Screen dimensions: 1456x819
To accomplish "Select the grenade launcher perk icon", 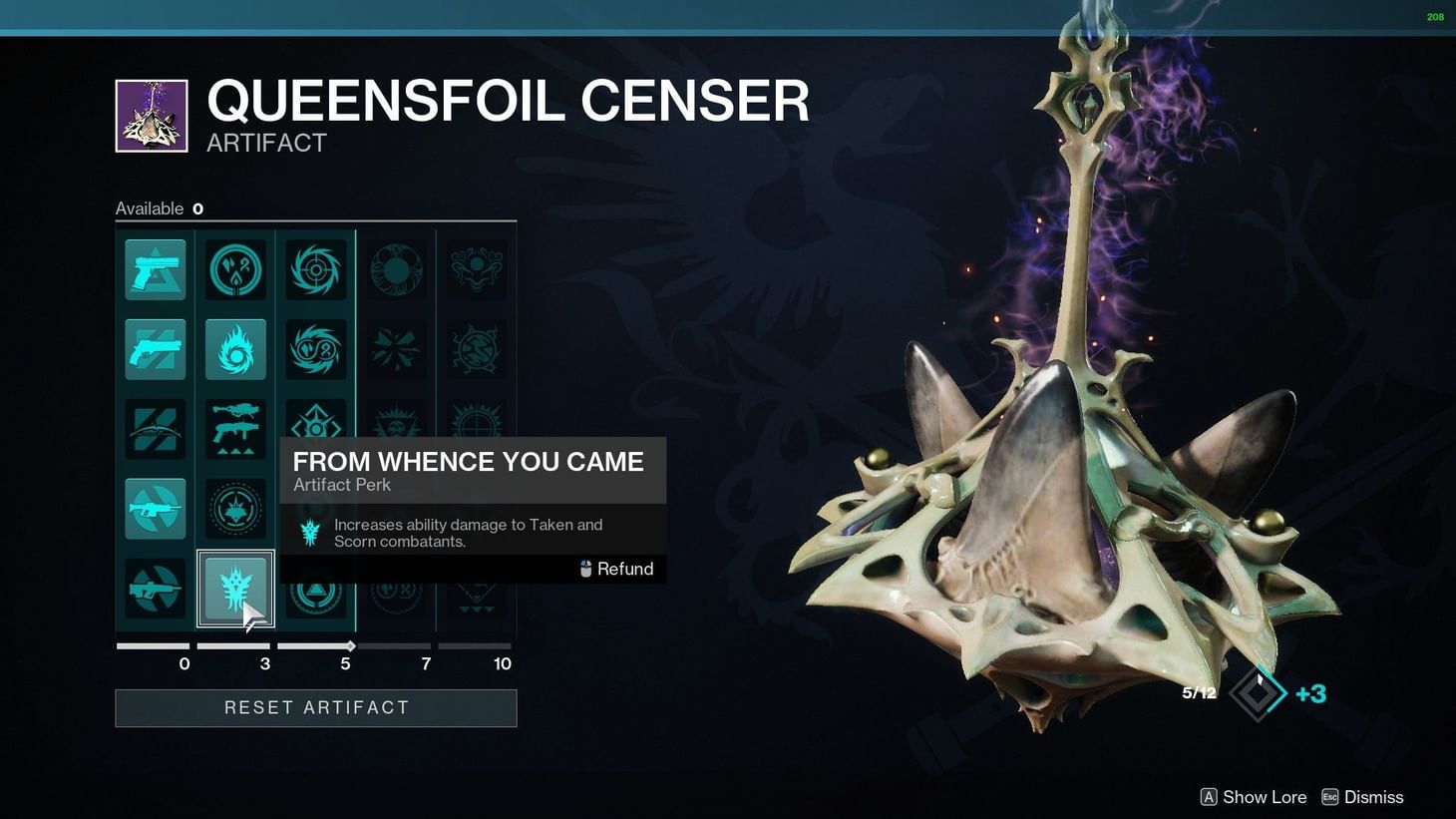I will pos(235,429).
